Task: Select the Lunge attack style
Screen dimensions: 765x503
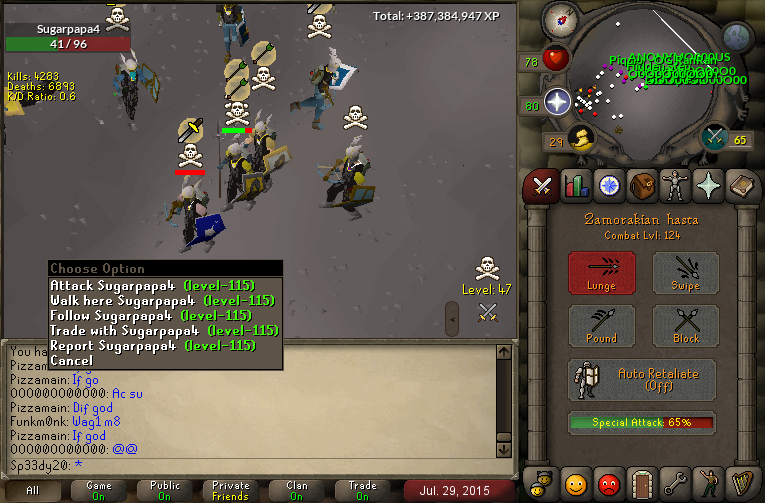Action: tap(602, 273)
